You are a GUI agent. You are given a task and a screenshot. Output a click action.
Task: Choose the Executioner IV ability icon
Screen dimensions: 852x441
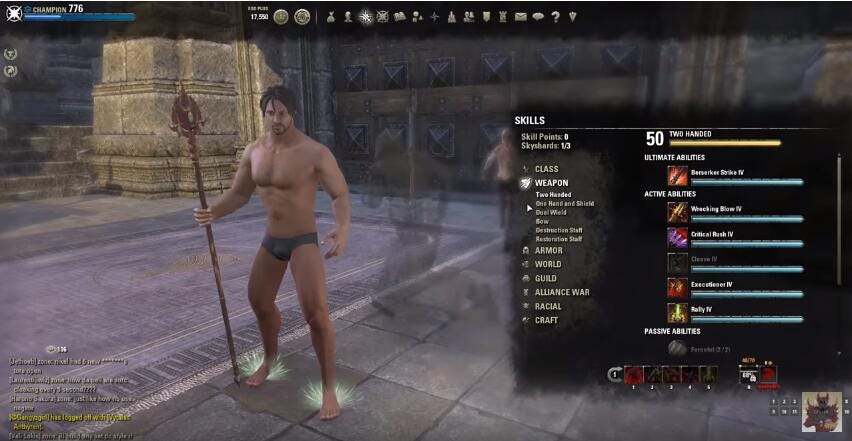point(678,287)
